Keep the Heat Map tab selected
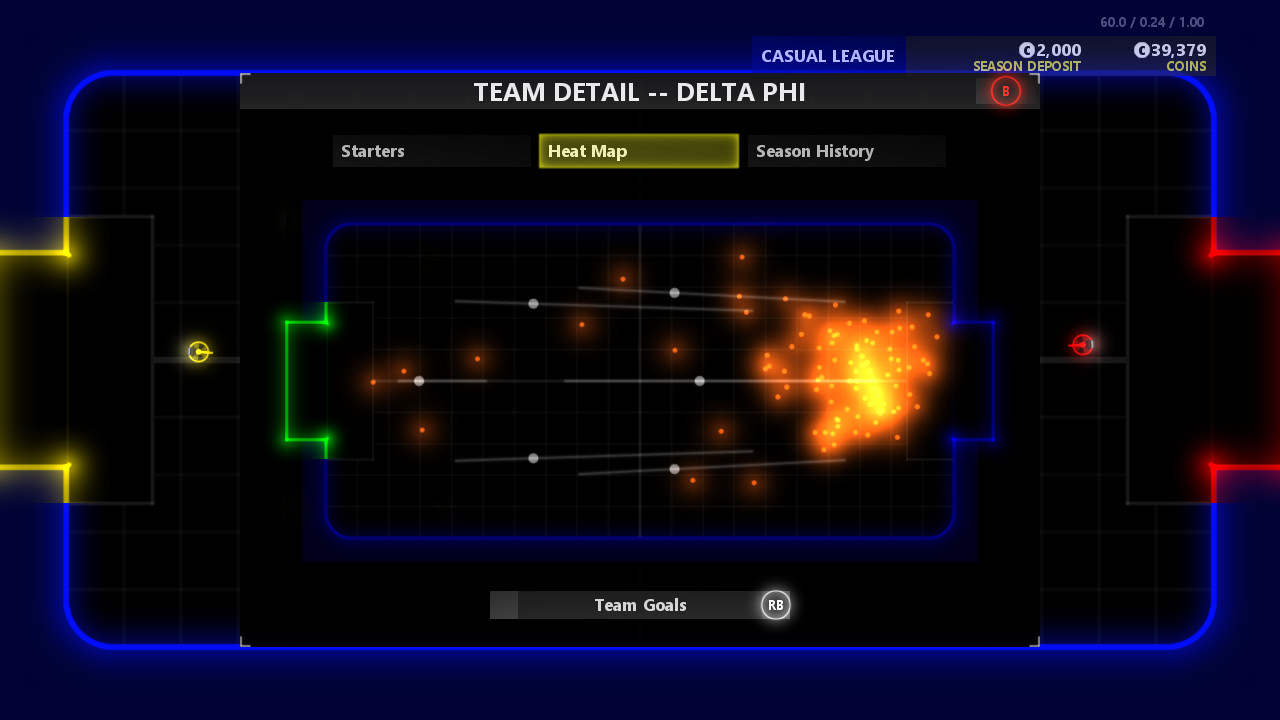 pos(639,151)
